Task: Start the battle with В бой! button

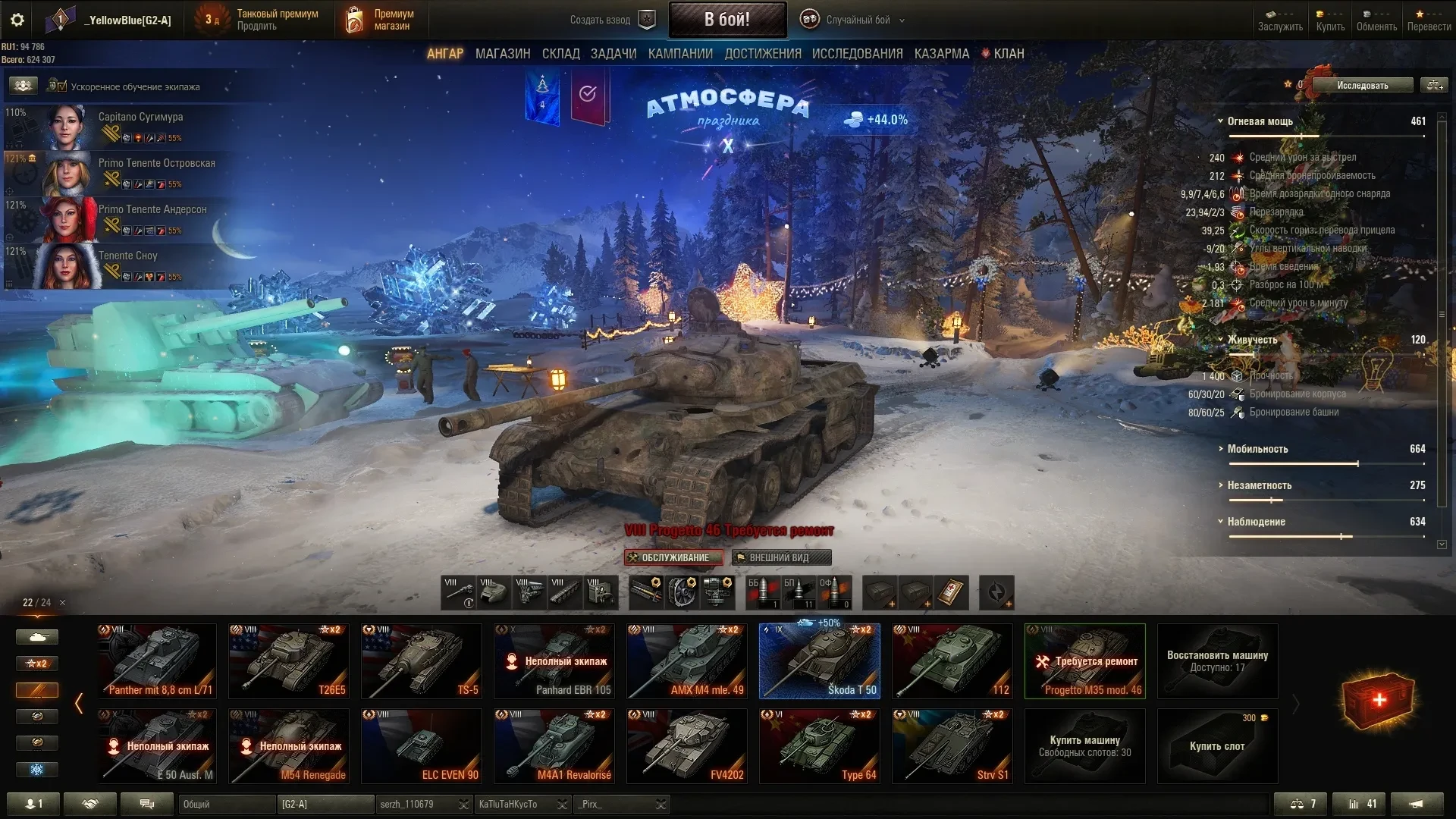Action: [726, 20]
